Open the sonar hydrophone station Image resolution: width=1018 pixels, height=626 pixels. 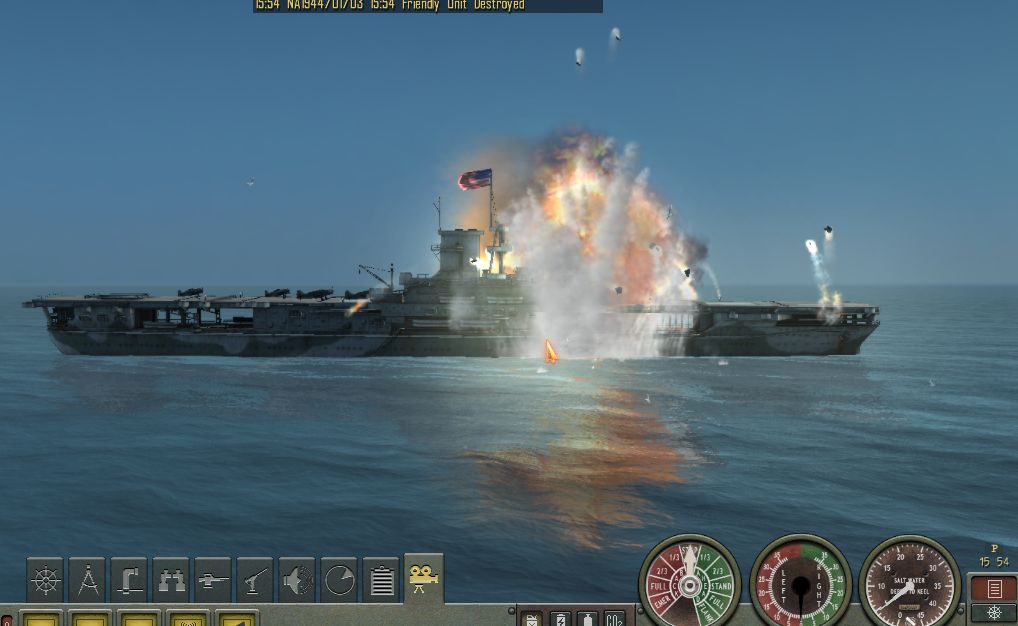[297, 580]
